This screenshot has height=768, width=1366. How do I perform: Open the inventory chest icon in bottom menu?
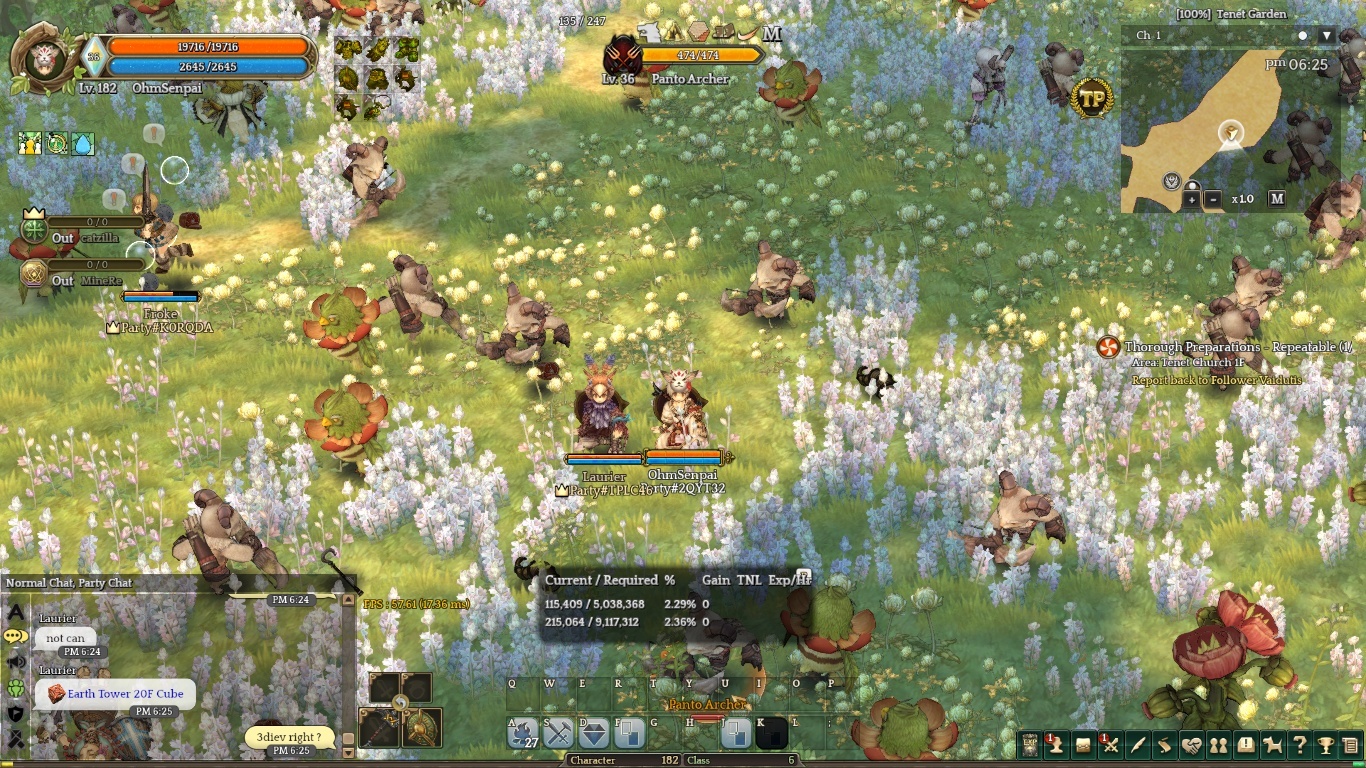[x=1083, y=745]
